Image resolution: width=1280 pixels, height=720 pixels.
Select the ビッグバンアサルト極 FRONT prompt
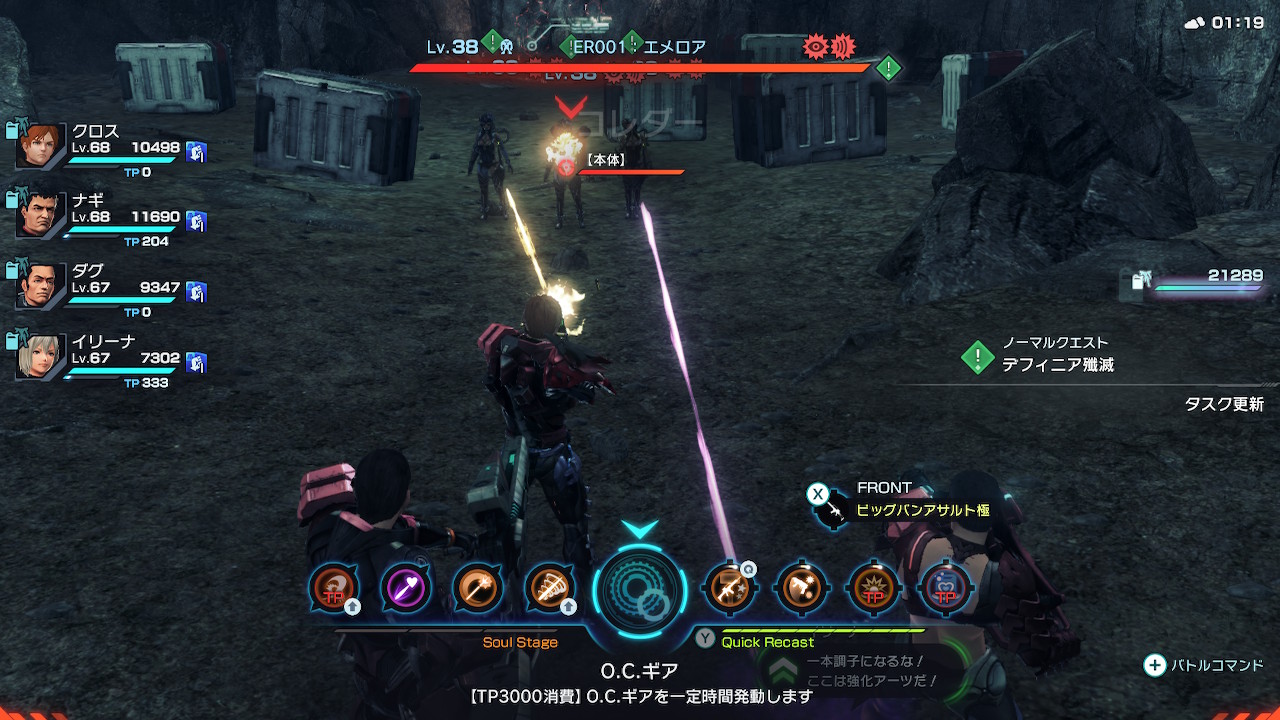[x=921, y=510]
